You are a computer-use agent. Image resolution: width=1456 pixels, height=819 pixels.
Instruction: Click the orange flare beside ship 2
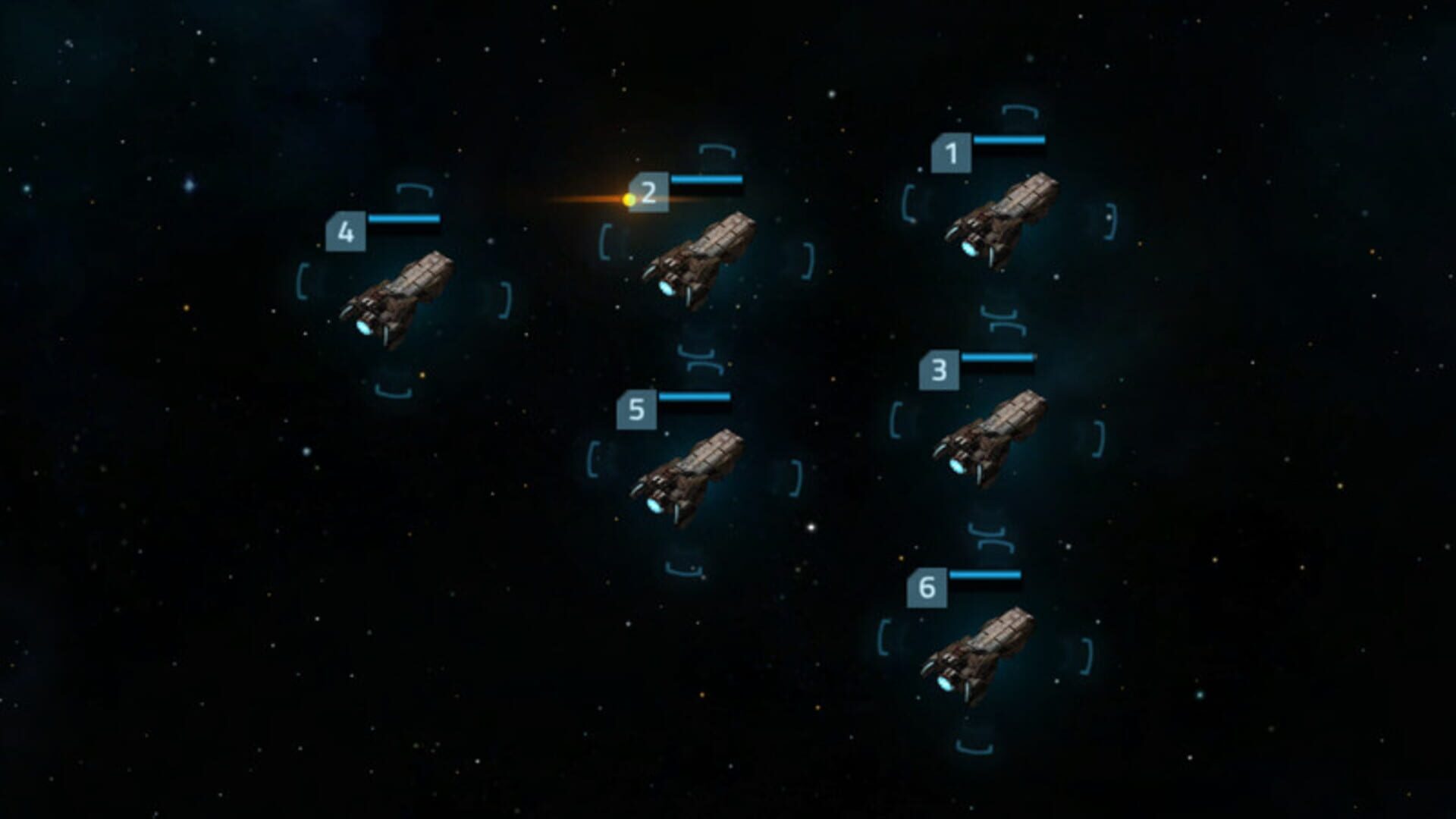click(x=628, y=199)
